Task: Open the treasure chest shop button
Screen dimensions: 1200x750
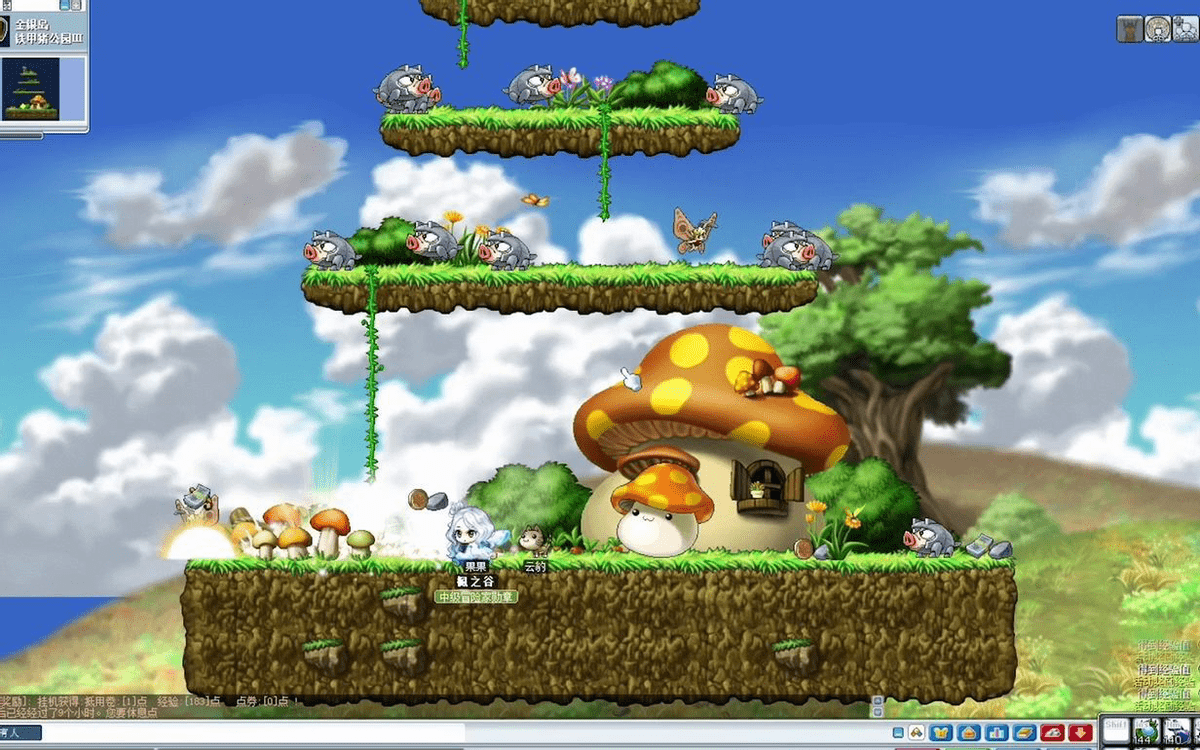Action: (x=969, y=733)
